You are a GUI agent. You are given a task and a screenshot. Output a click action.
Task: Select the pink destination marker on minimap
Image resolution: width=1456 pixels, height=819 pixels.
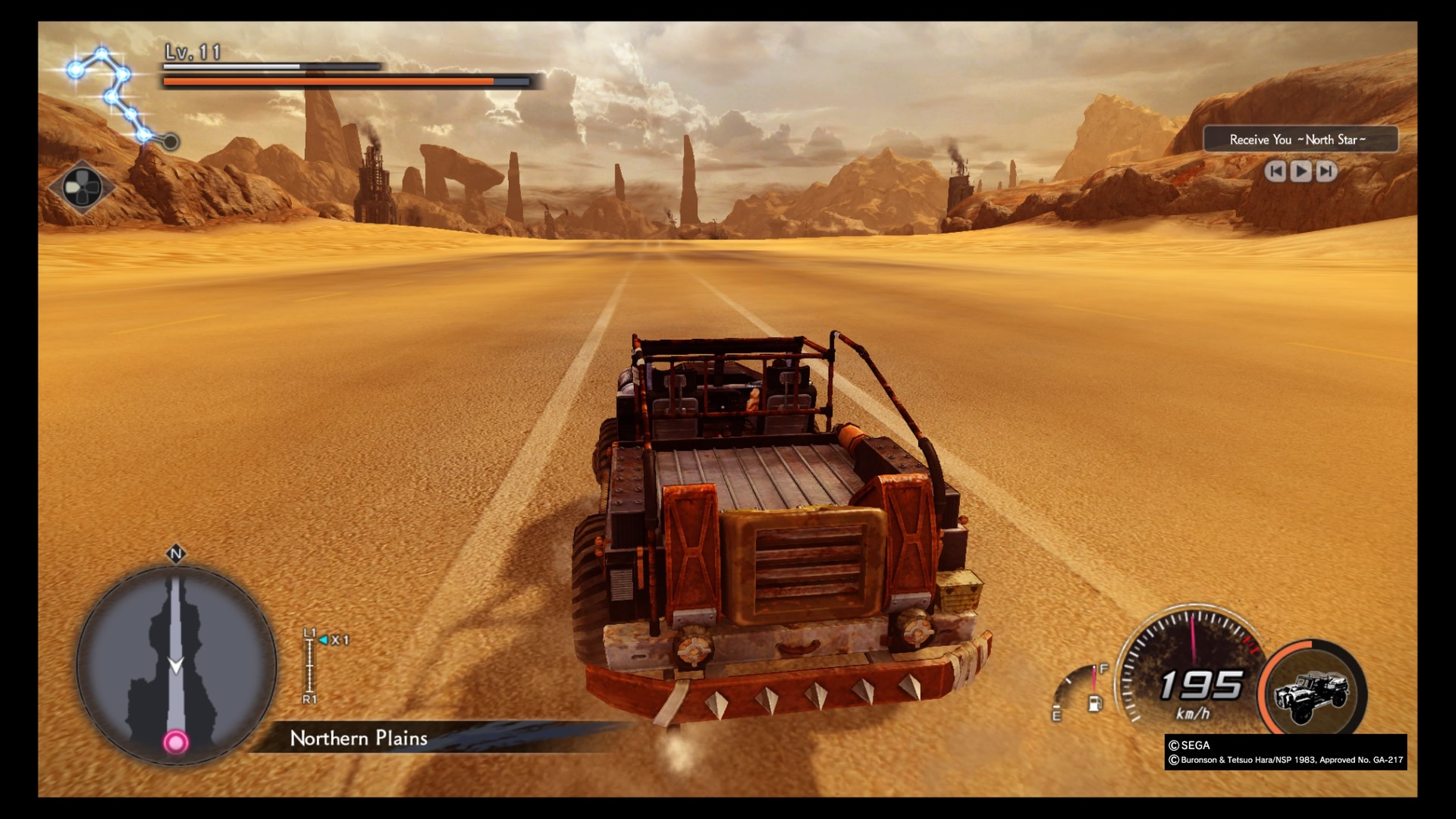pyautogui.click(x=176, y=742)
